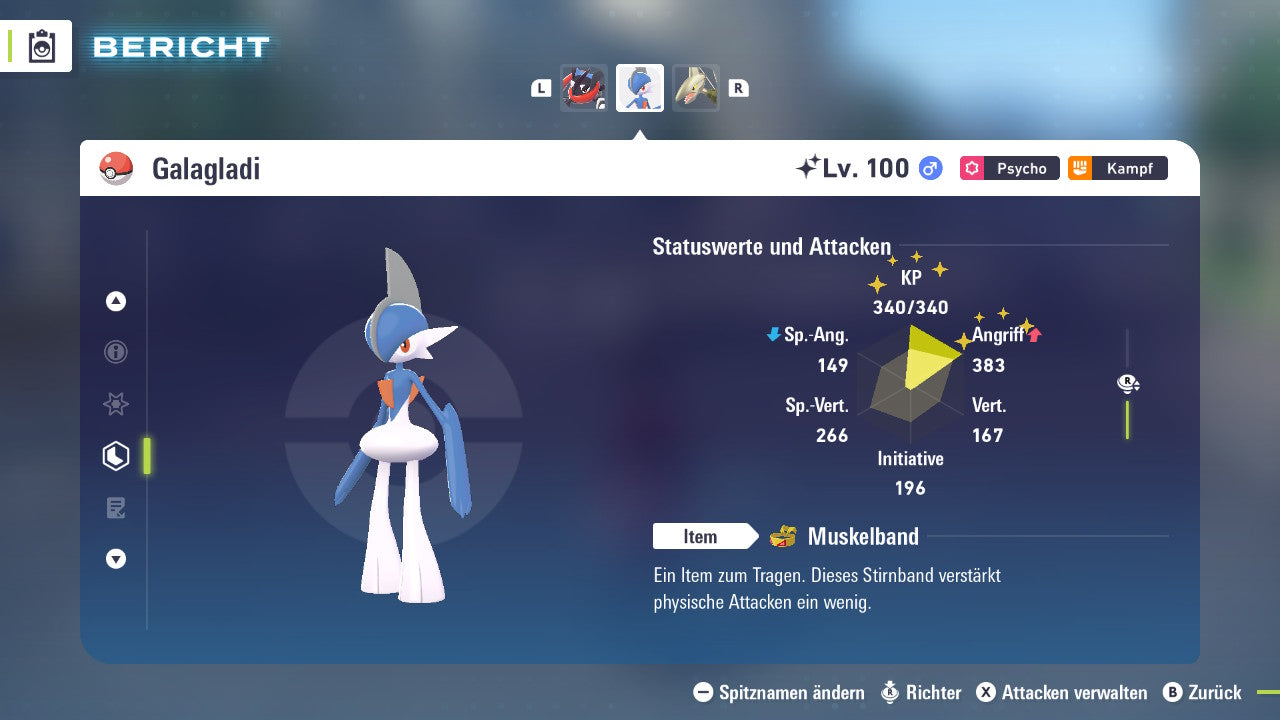1280x720 pixels.
Task: Click the down arrow below the sidebar
Action: (116, 559)
